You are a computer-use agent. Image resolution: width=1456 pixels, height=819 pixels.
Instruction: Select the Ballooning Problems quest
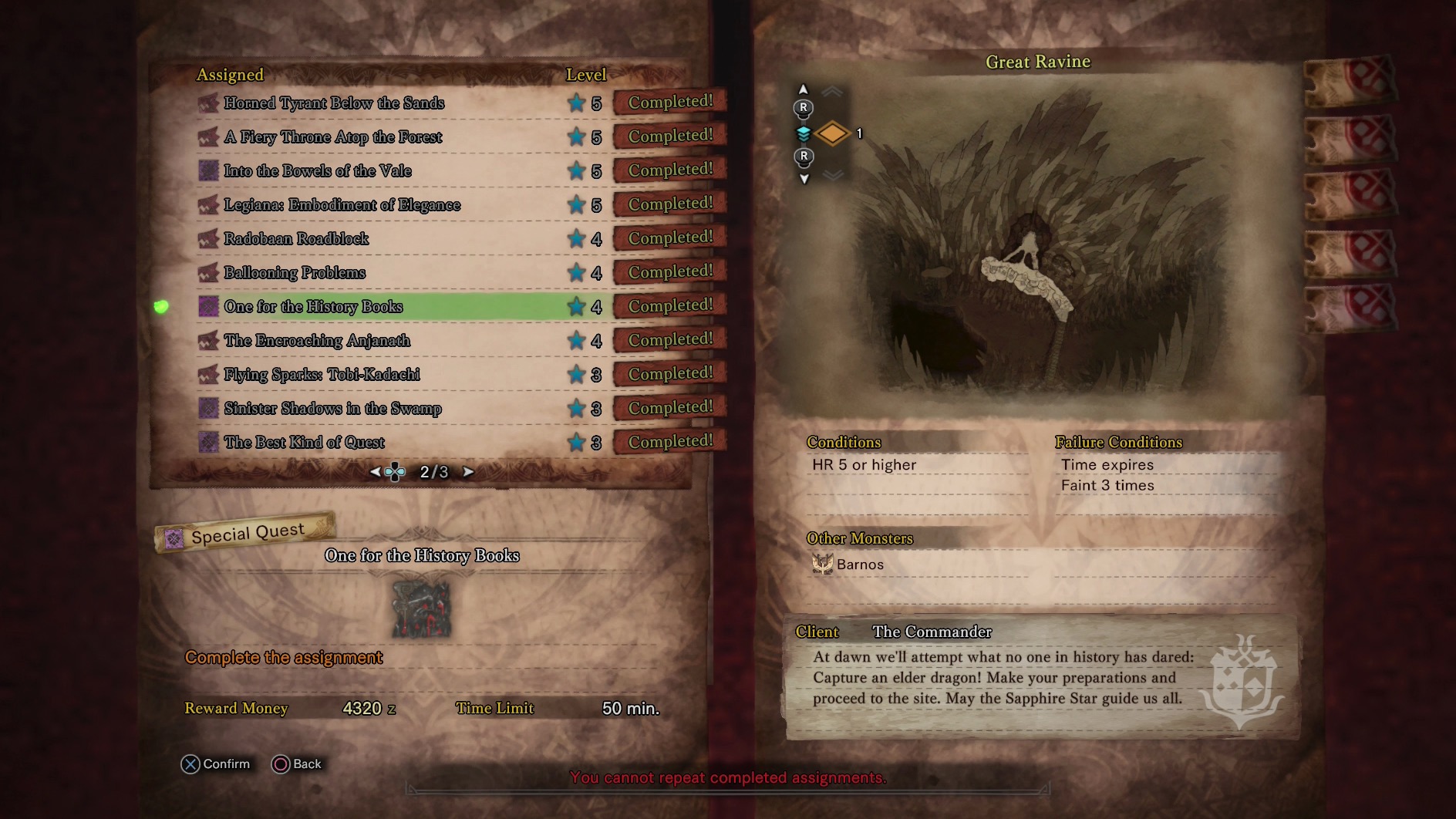[x=295, y=272]
